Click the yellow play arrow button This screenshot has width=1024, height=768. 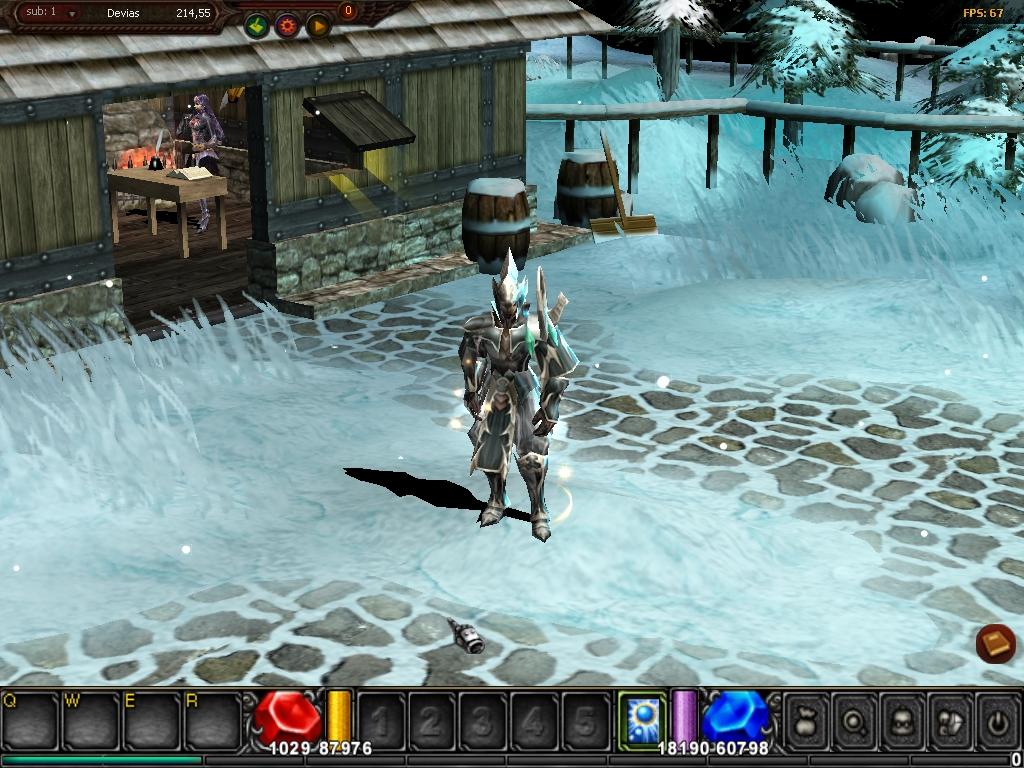(x=318, y=26)
